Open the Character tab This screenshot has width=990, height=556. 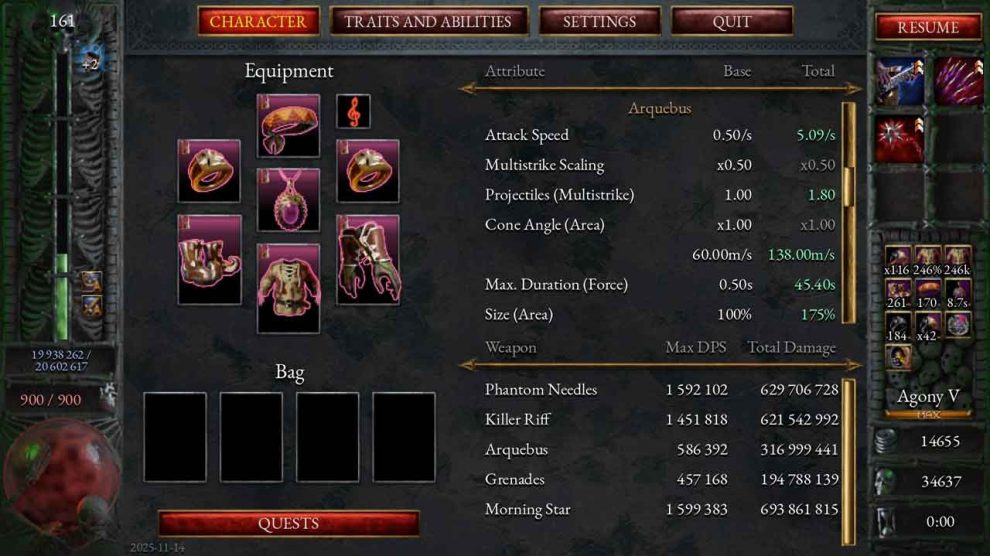[258, 21]
